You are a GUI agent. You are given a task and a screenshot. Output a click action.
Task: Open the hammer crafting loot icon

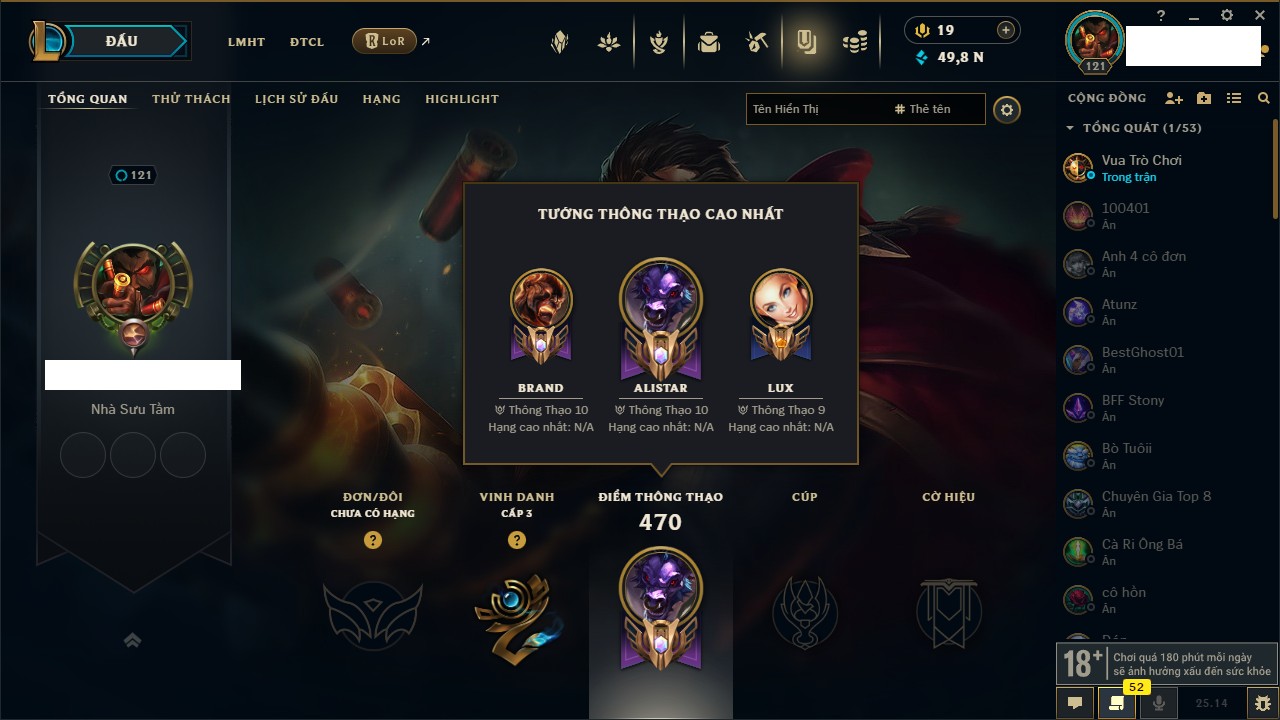tap(757, 42)
